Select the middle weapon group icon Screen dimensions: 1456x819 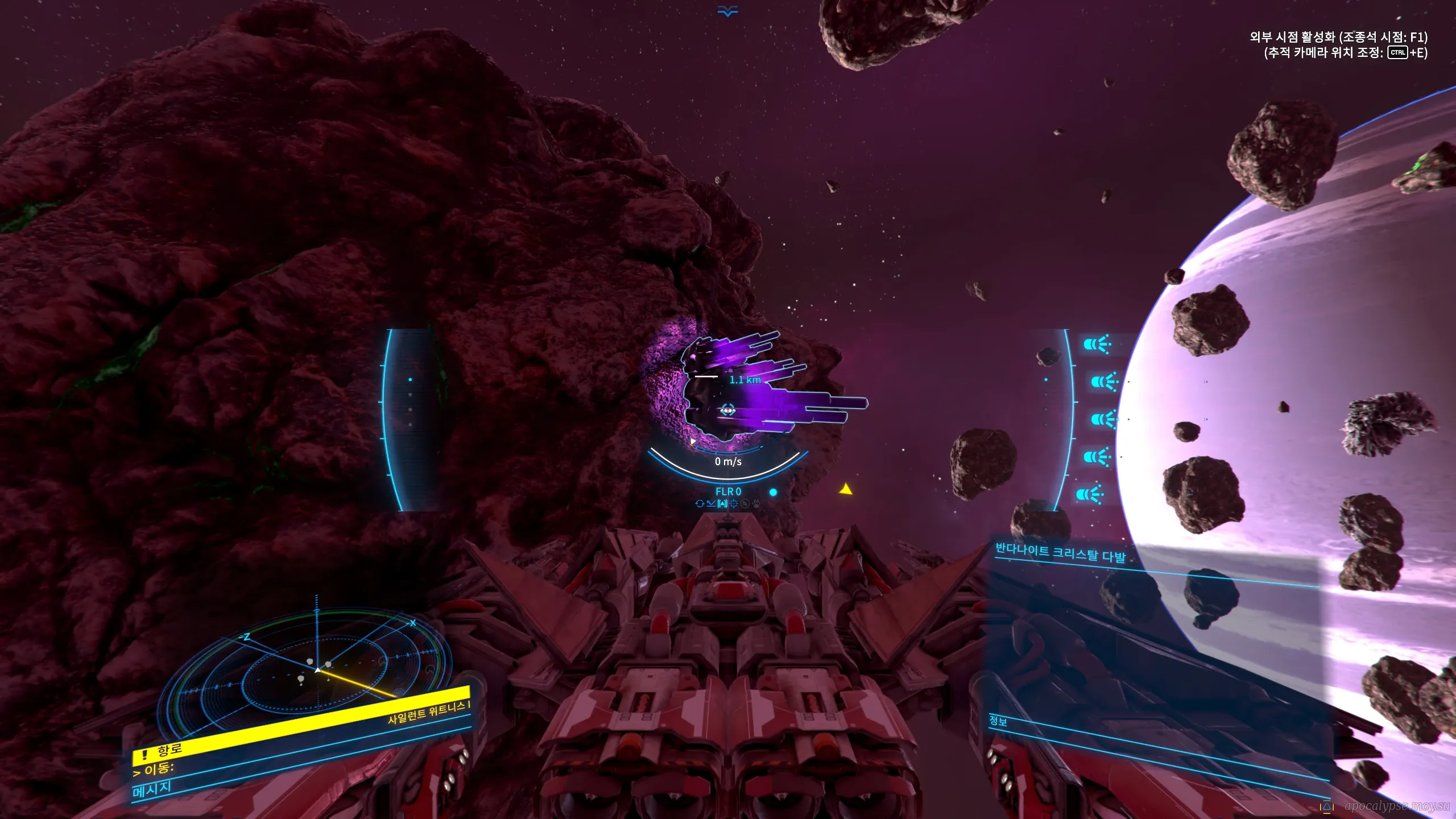pyautogui.click(x=1104, y=419)
